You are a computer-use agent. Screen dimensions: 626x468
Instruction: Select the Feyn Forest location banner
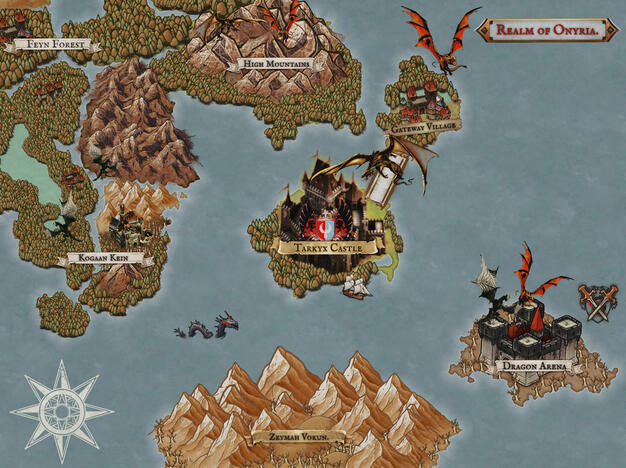pyautogui.click(x=51, y=44)
